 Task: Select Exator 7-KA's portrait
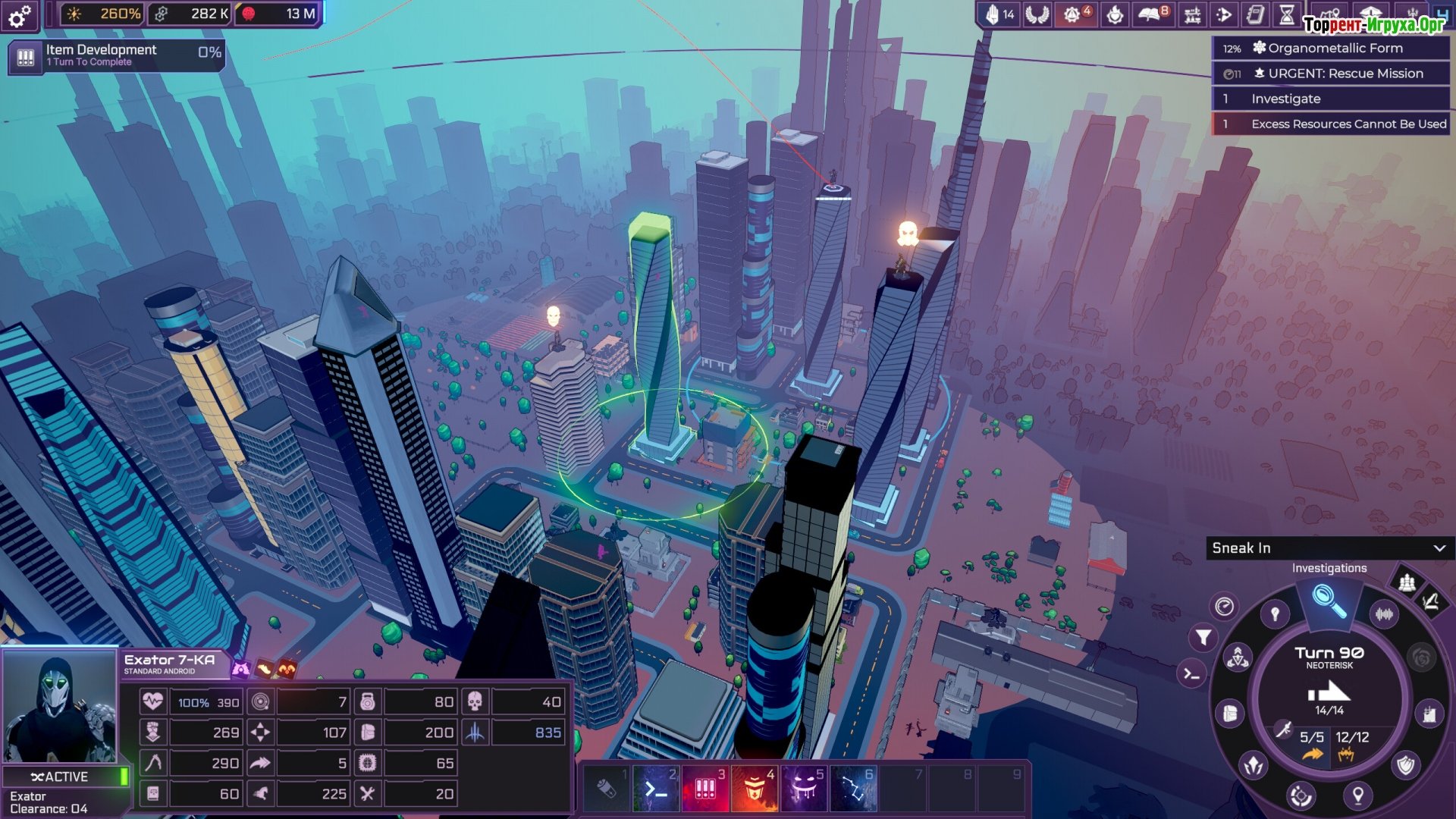pyautogui.click(x=59, y=707)
